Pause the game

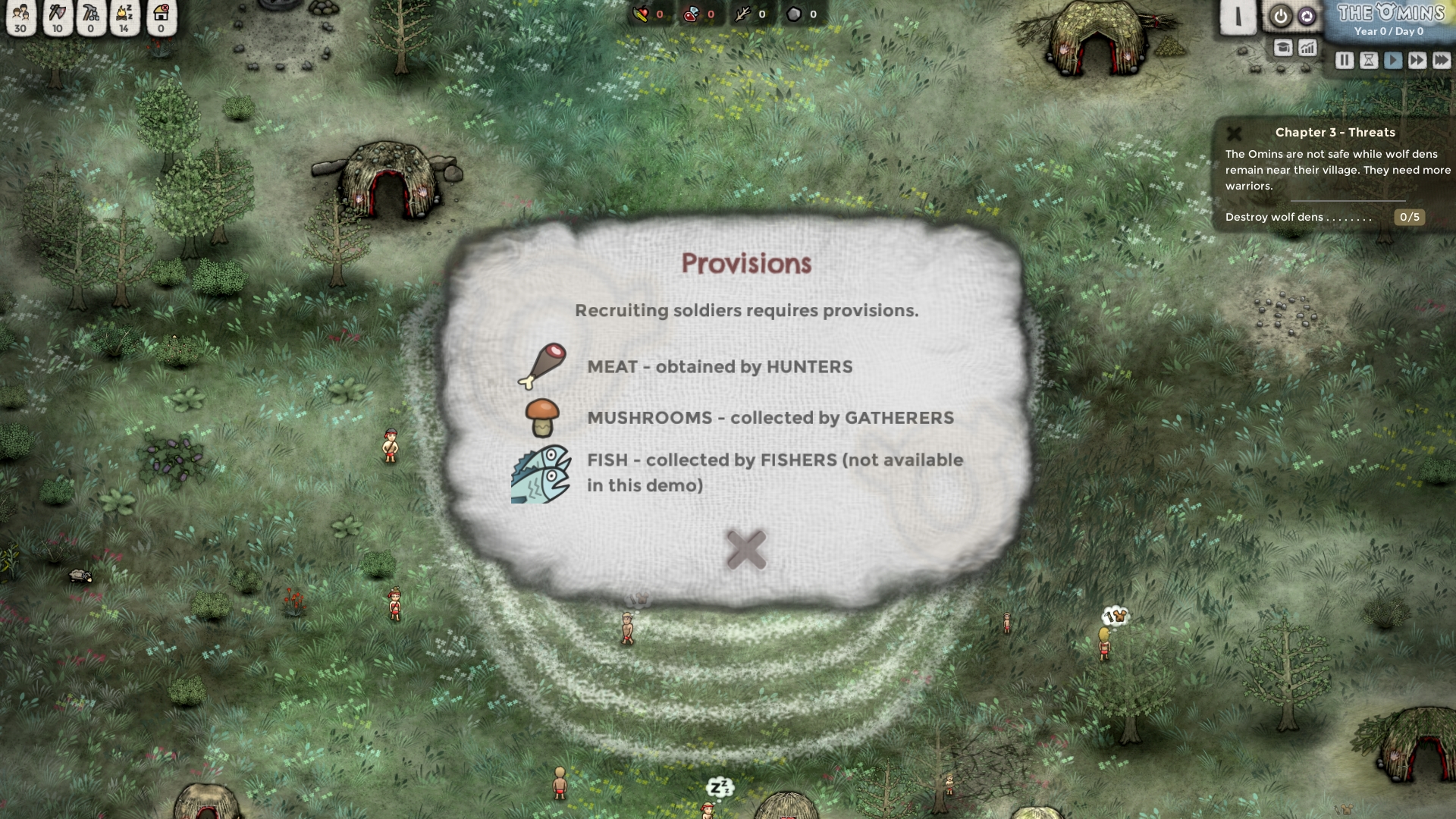point(1344,61)
